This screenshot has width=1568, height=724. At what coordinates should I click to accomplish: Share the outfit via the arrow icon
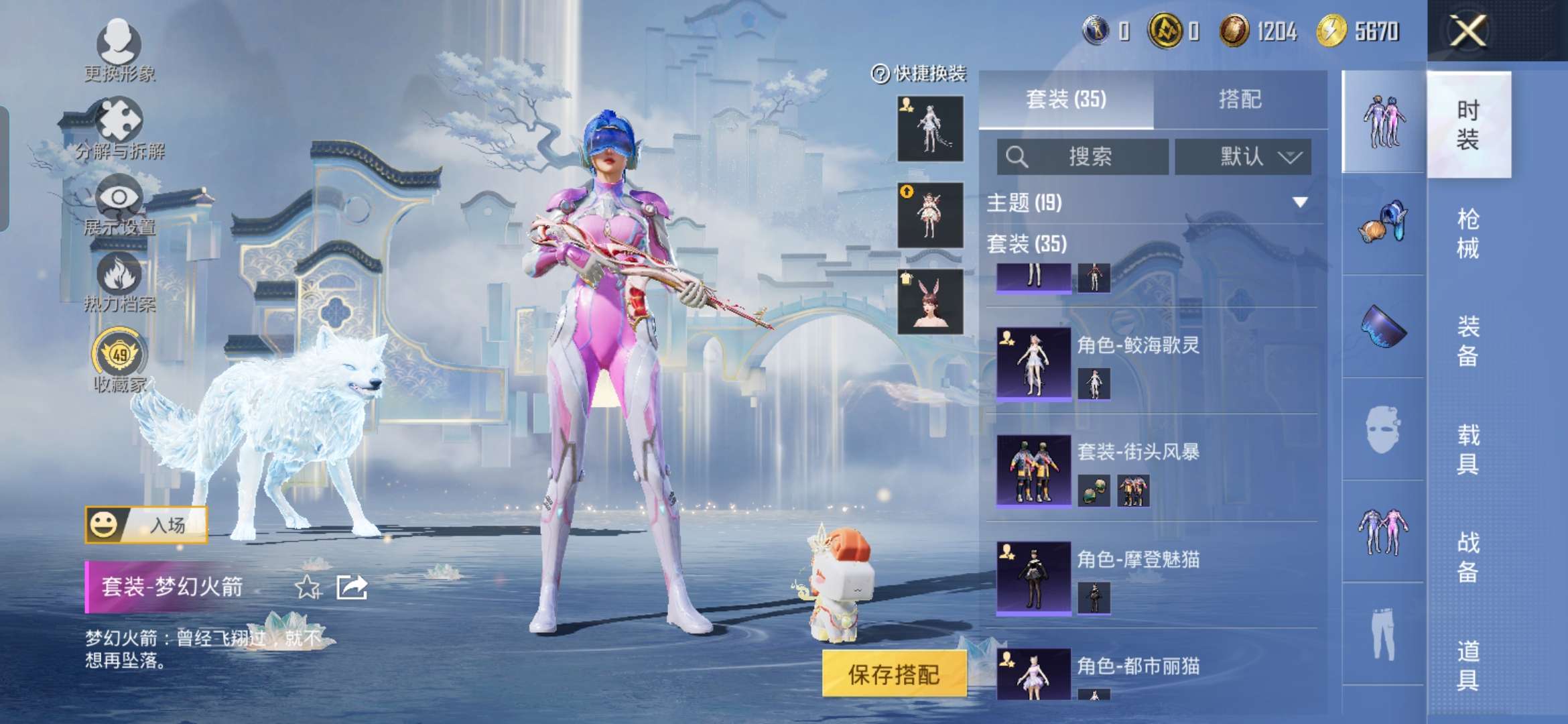pyautogui.click(x=352, y=587)
